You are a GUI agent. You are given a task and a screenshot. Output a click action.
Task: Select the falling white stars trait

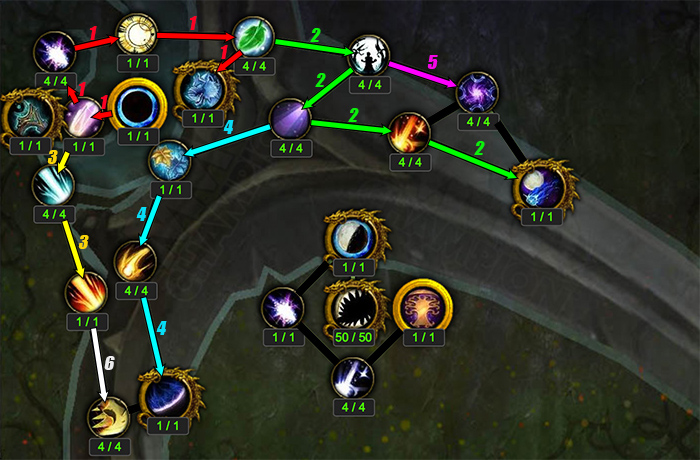click(x=352, y=376)
